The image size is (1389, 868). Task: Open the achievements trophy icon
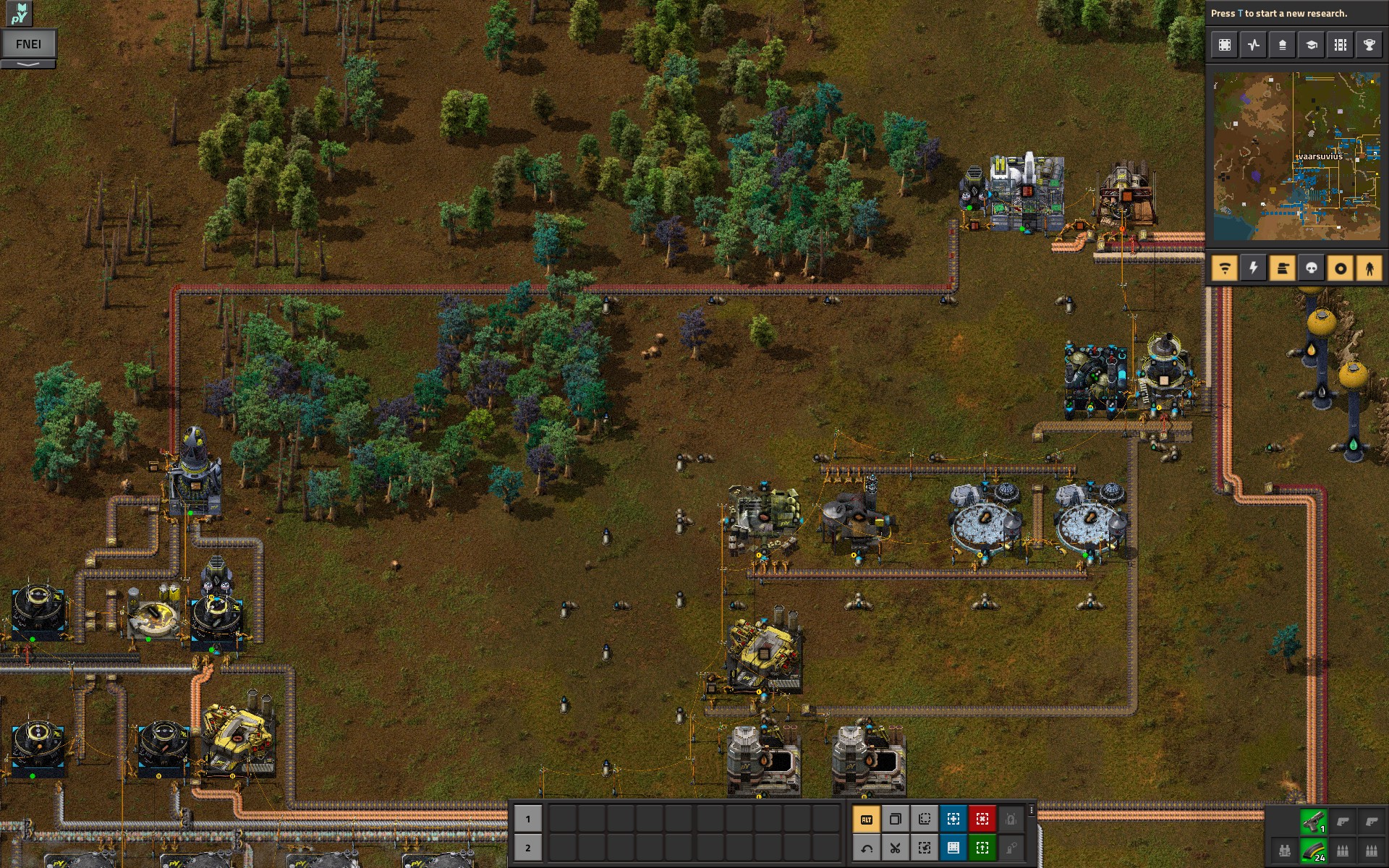click(x=1369, y=45)
